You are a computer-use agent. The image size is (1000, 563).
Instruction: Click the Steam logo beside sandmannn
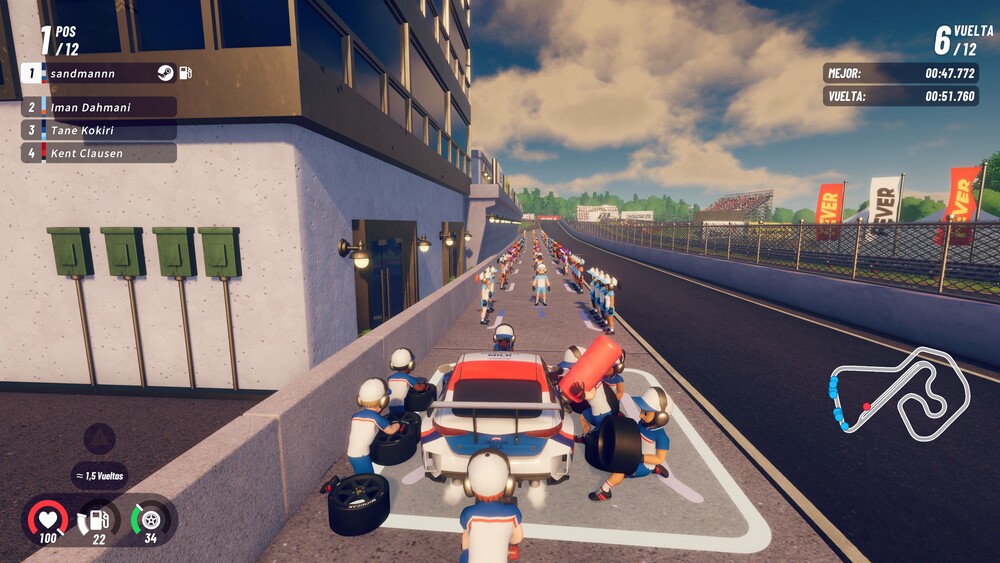166,72
